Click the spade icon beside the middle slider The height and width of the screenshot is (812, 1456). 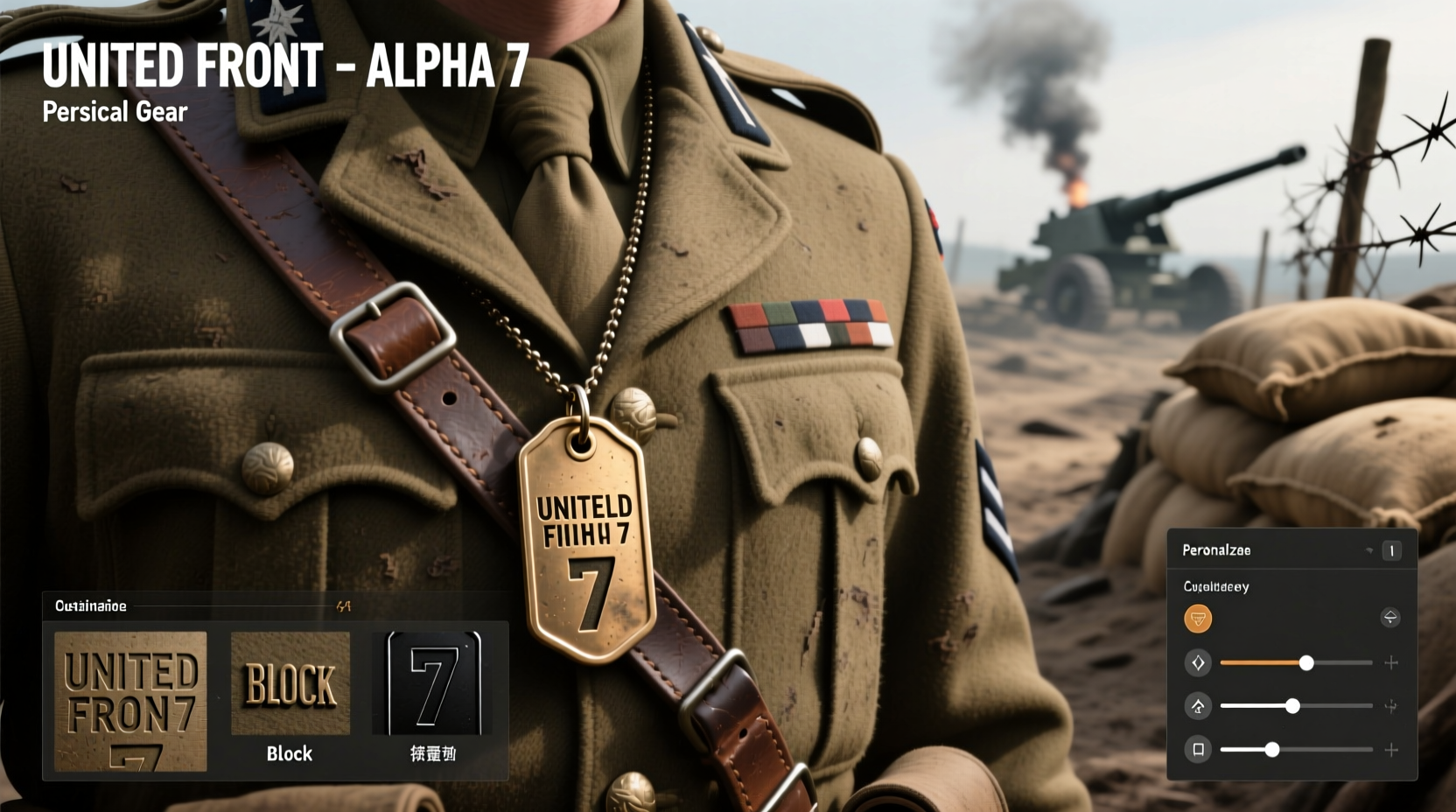(x=1200, y=706)
